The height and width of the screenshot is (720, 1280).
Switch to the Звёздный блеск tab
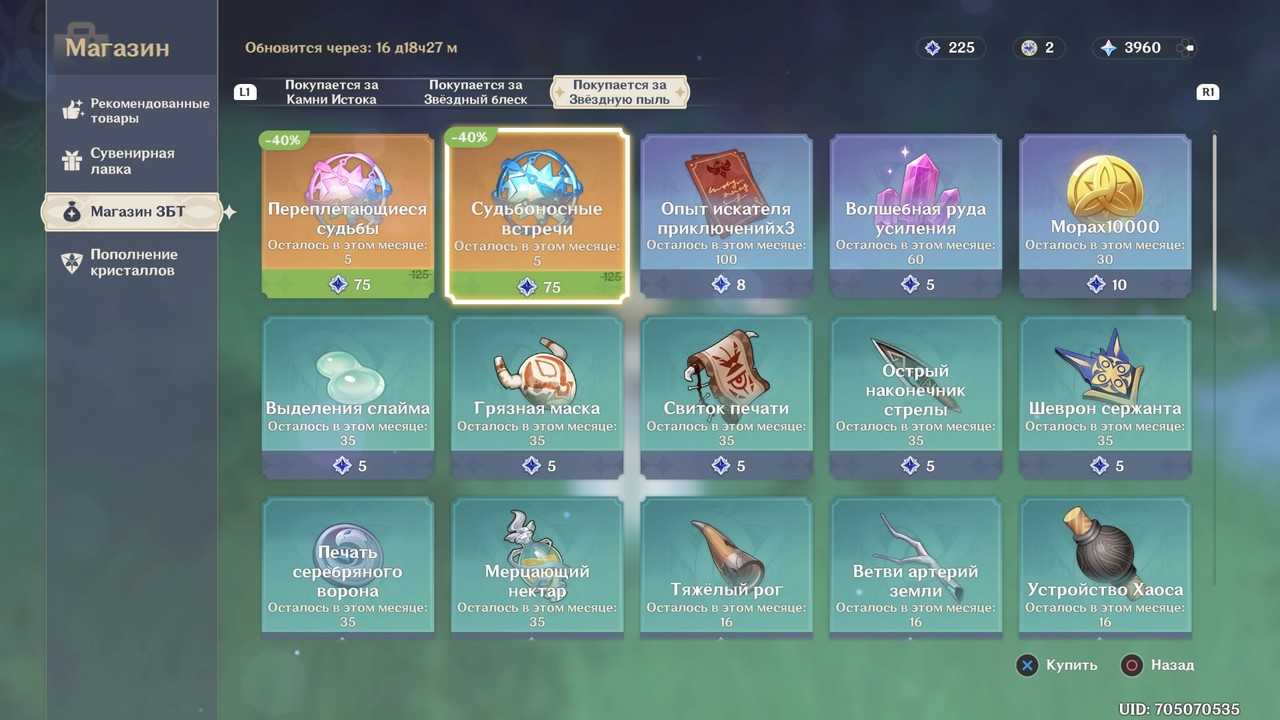pyautogui.click(x=475, y=92)
